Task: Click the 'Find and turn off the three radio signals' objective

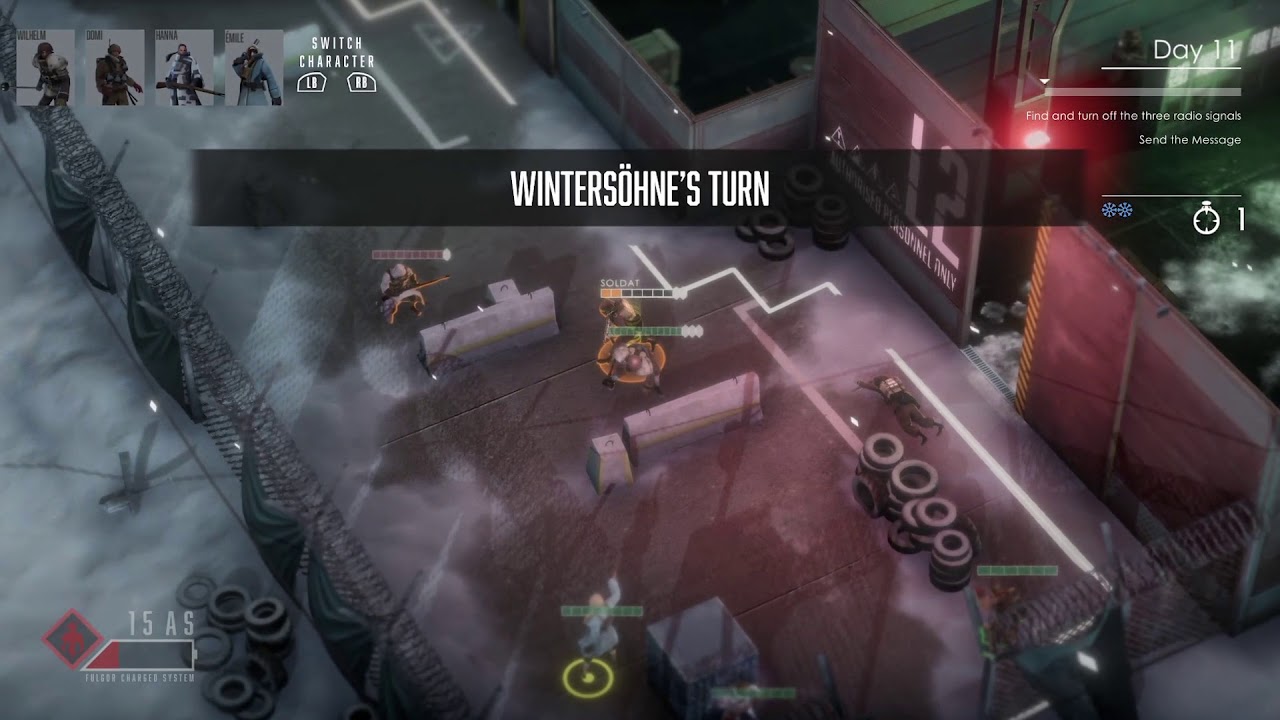Action: tap(1133, 116)
